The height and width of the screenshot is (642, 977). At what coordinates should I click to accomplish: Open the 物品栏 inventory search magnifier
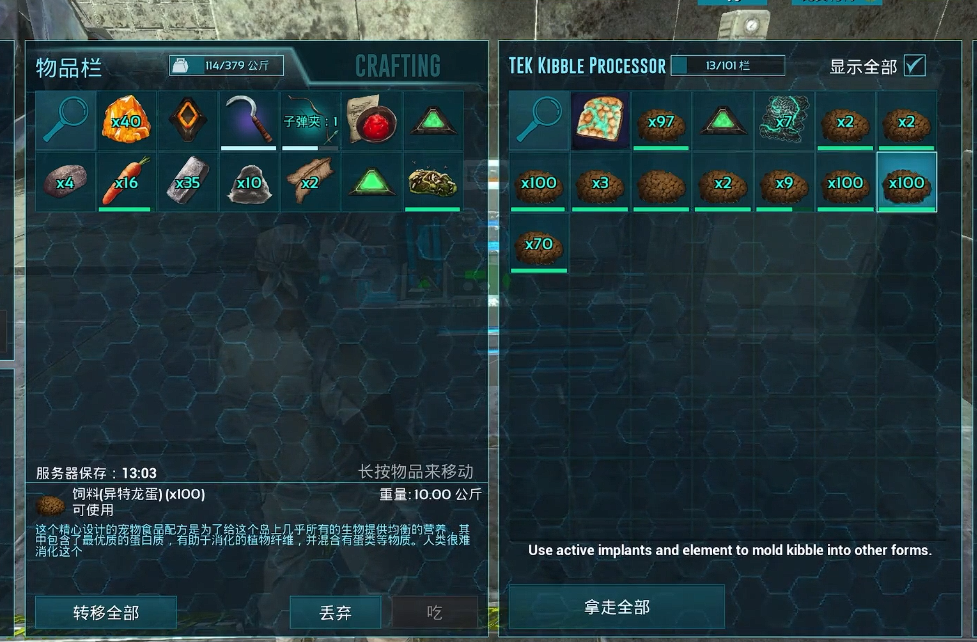(65, 121)
